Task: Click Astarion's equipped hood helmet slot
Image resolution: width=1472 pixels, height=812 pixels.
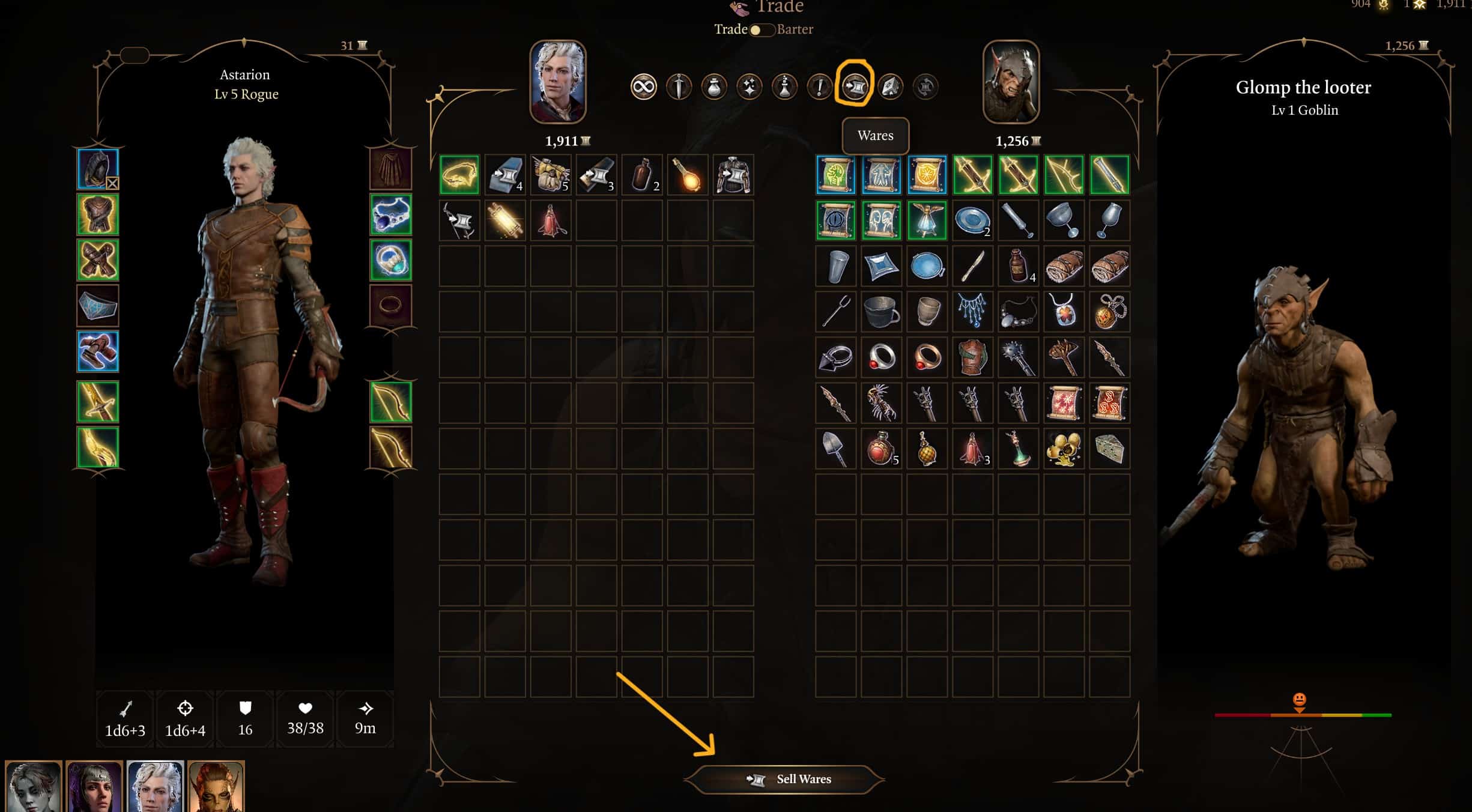Action: (98, 169)
